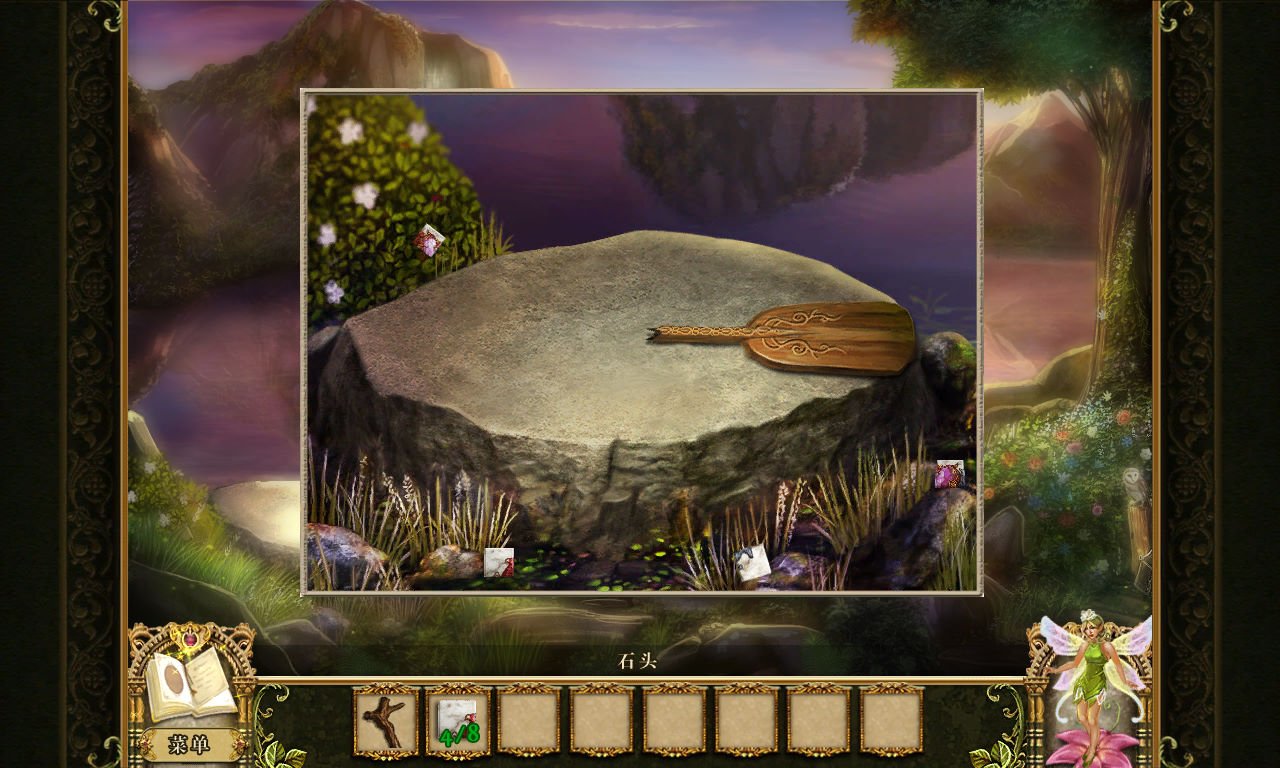Collect the paper scrap by the bottom-left stones

(498, 562)
